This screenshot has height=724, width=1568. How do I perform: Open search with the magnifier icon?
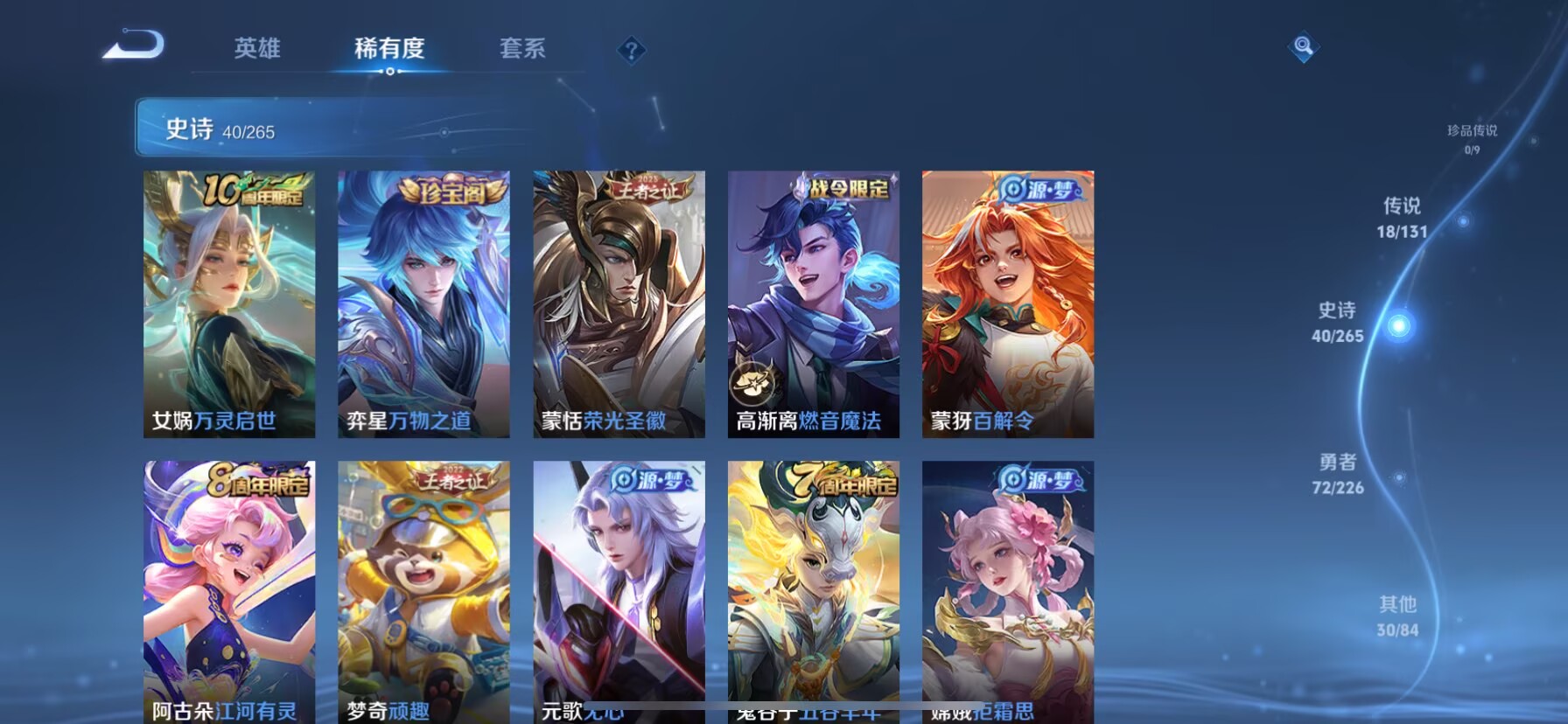tap(1304, 48)
